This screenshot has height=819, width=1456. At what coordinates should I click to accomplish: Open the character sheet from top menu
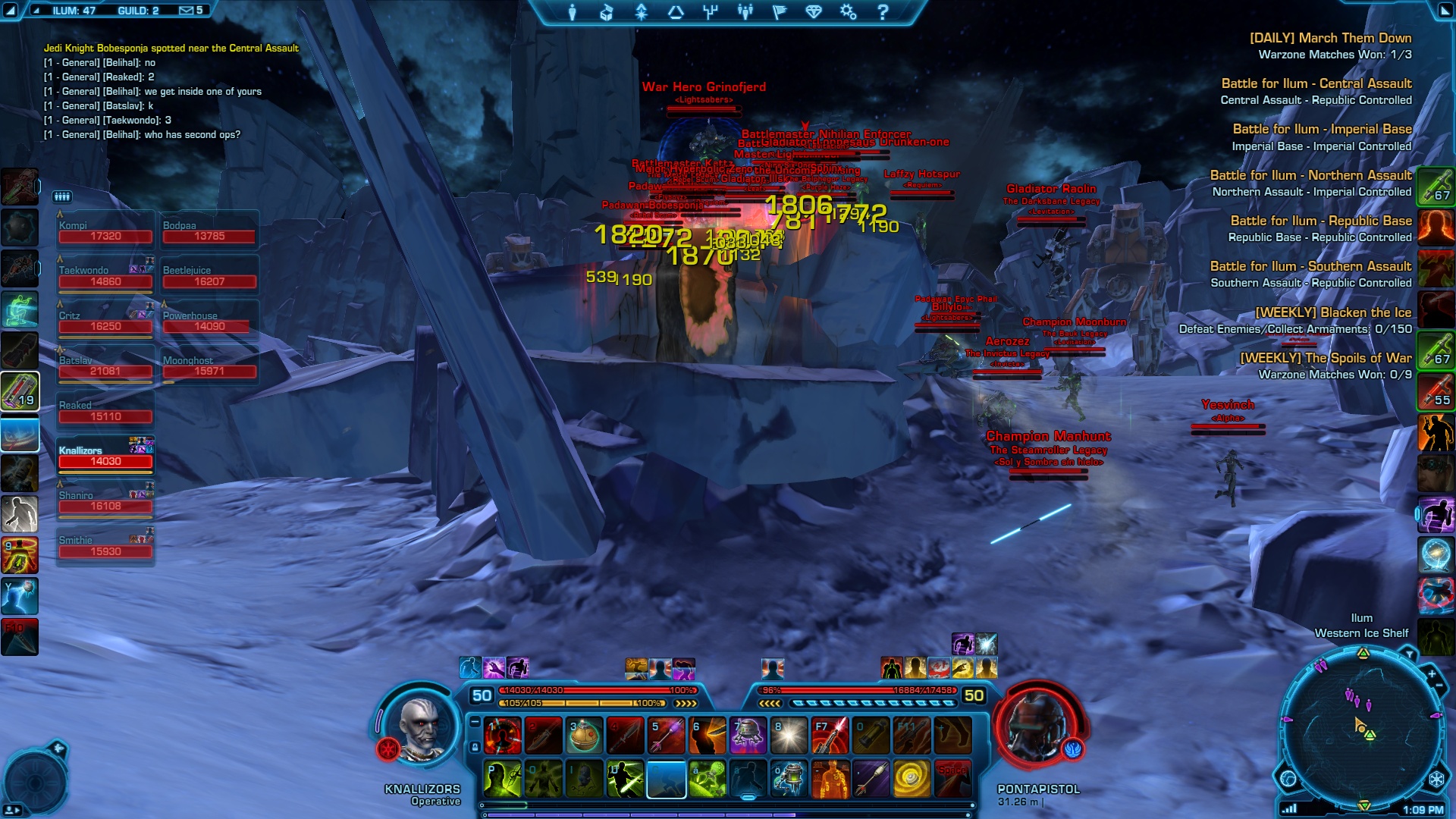coord(573,12)
